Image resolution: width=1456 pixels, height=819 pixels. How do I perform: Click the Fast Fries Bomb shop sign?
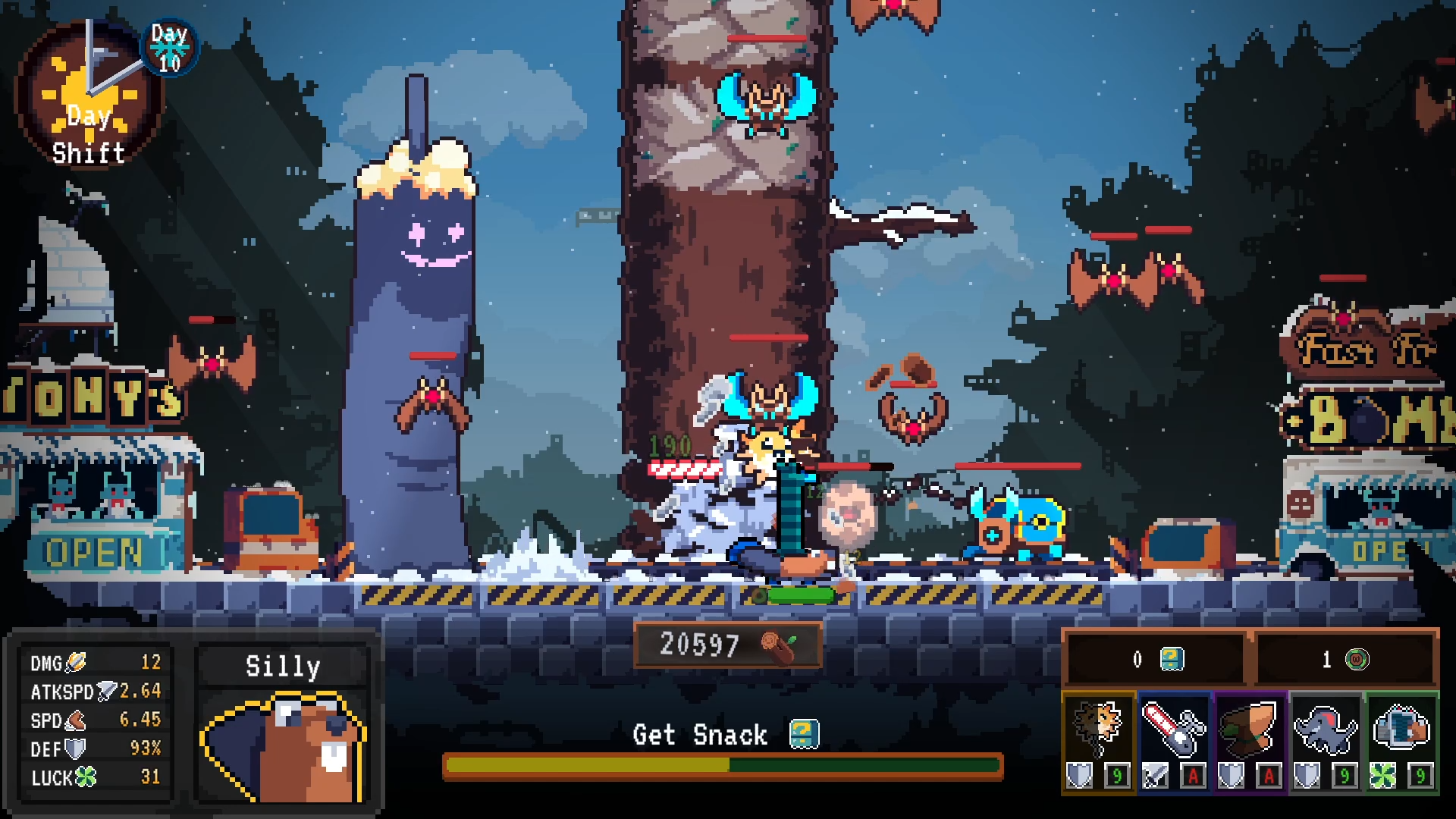(x=1395, y=379)
